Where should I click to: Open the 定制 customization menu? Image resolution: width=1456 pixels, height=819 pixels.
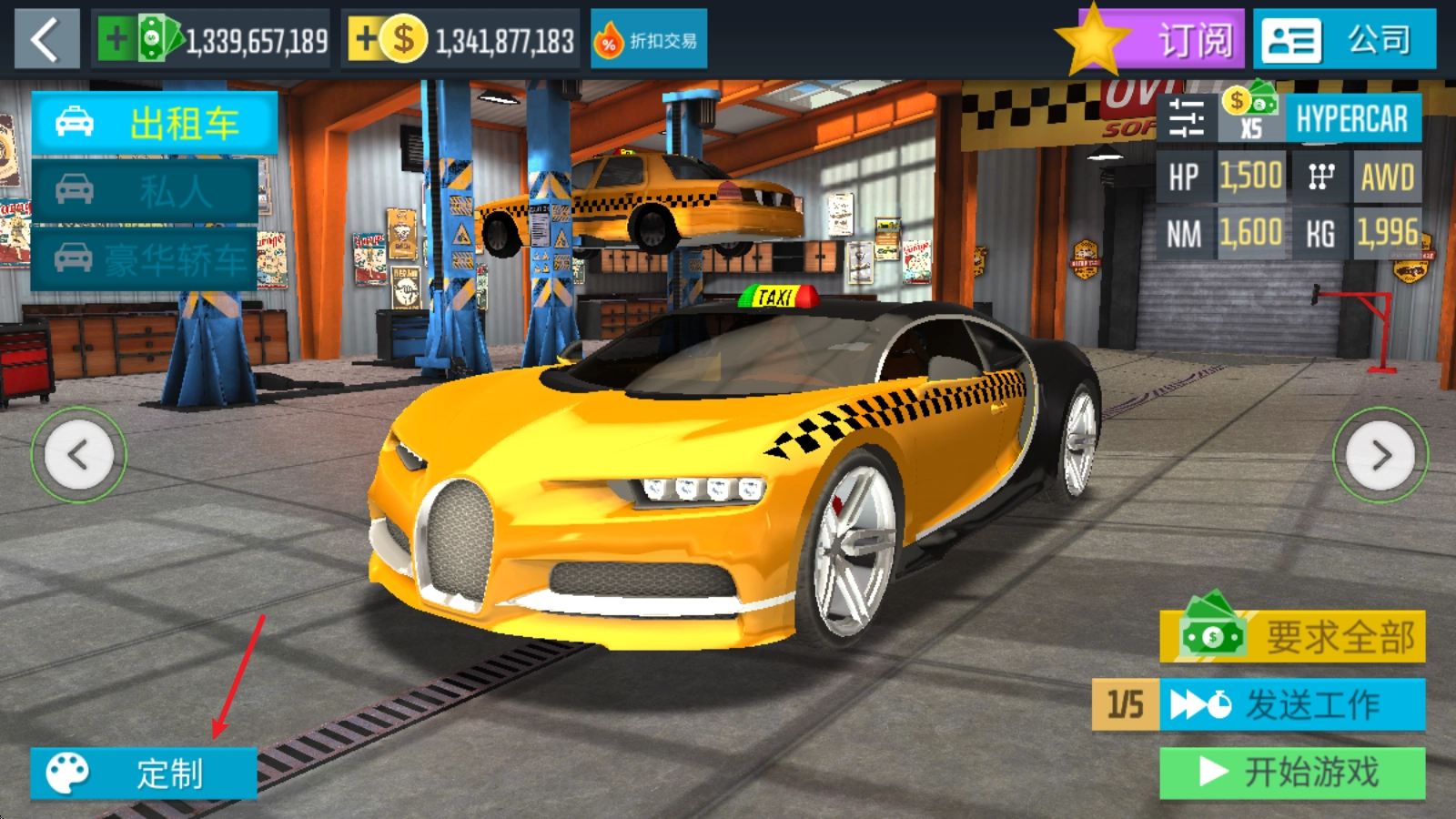point(144,773)
